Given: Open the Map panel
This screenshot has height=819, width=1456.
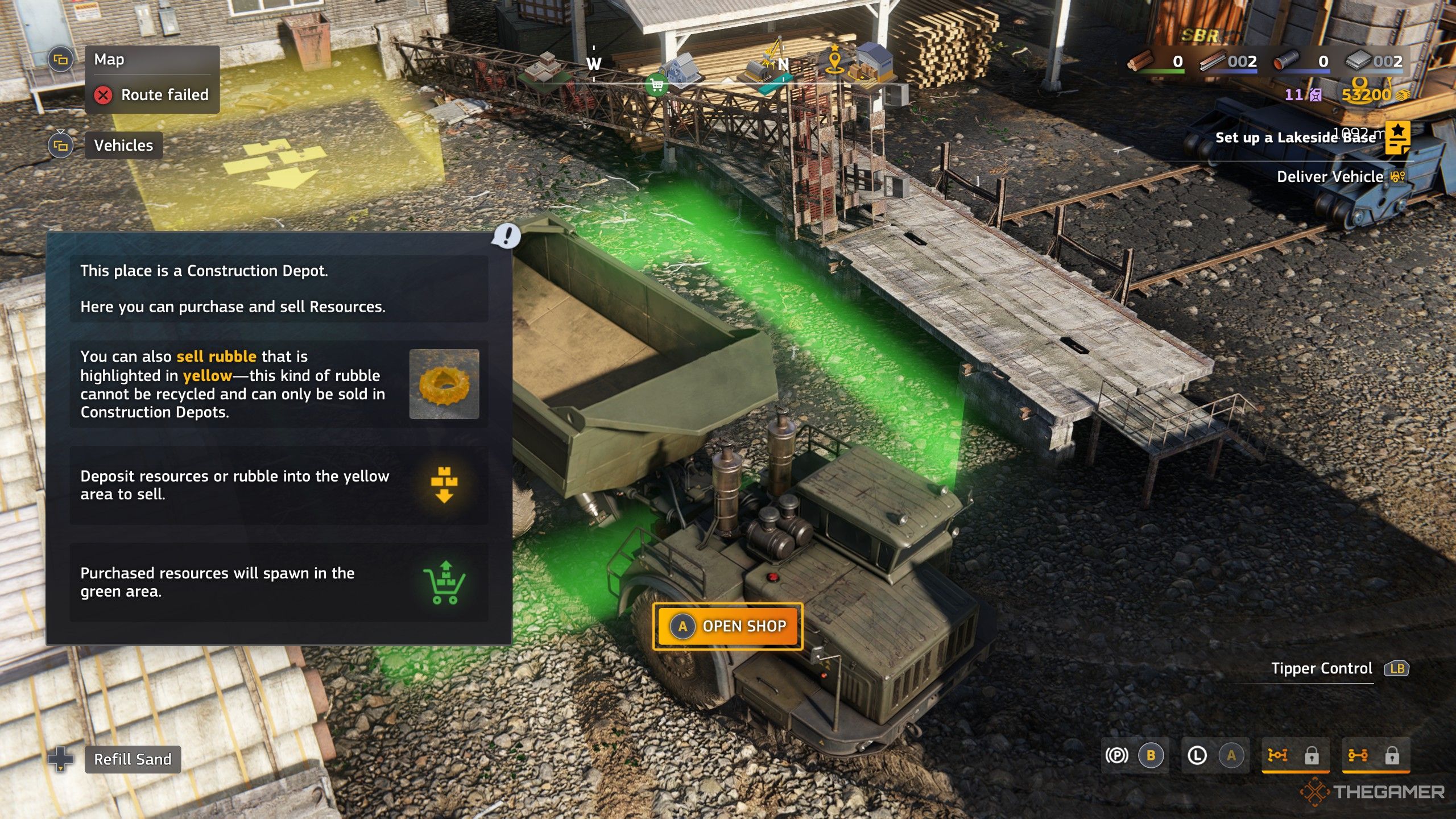Looking at the screenshot, I should click(109, 60).
